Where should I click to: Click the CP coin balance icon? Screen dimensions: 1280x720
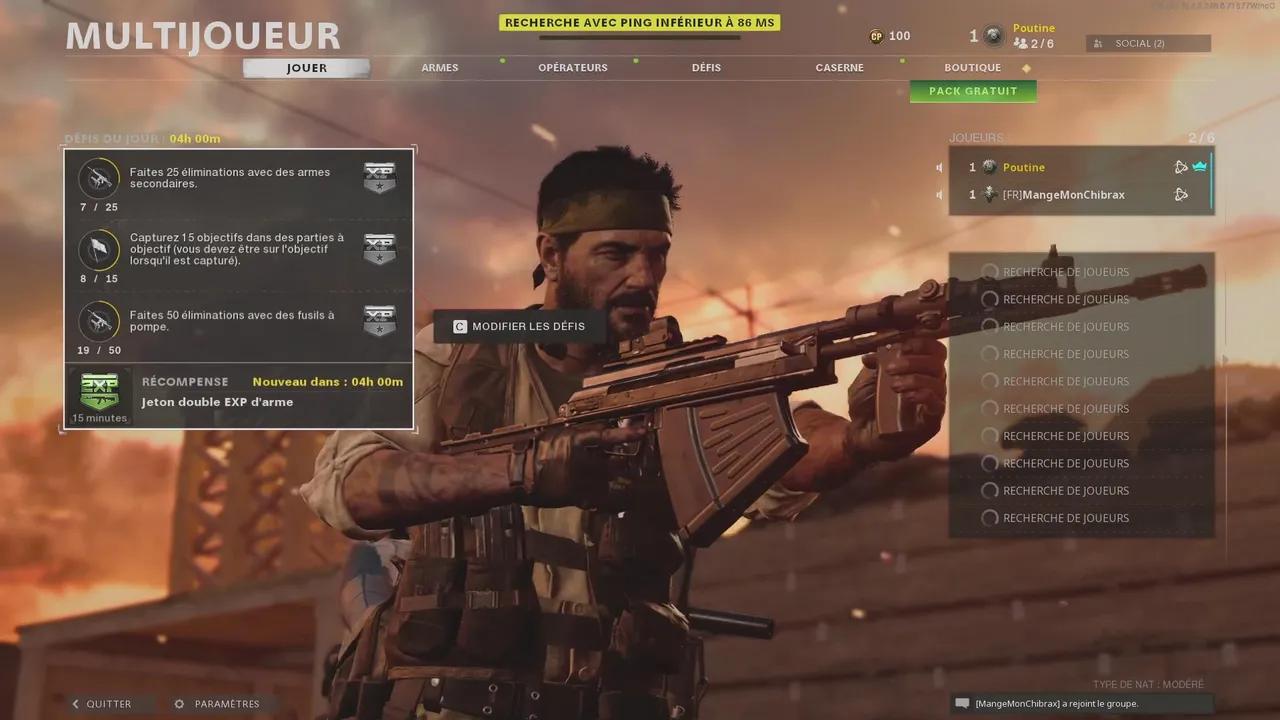coord(875,36)
